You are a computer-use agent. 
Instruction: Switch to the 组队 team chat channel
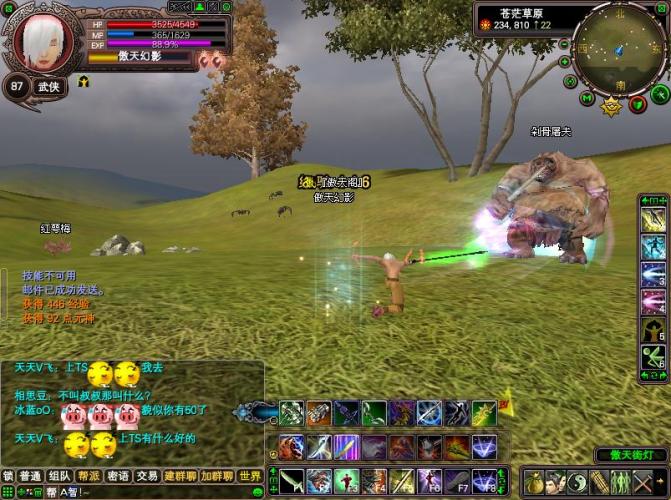(x=60, y=476)
